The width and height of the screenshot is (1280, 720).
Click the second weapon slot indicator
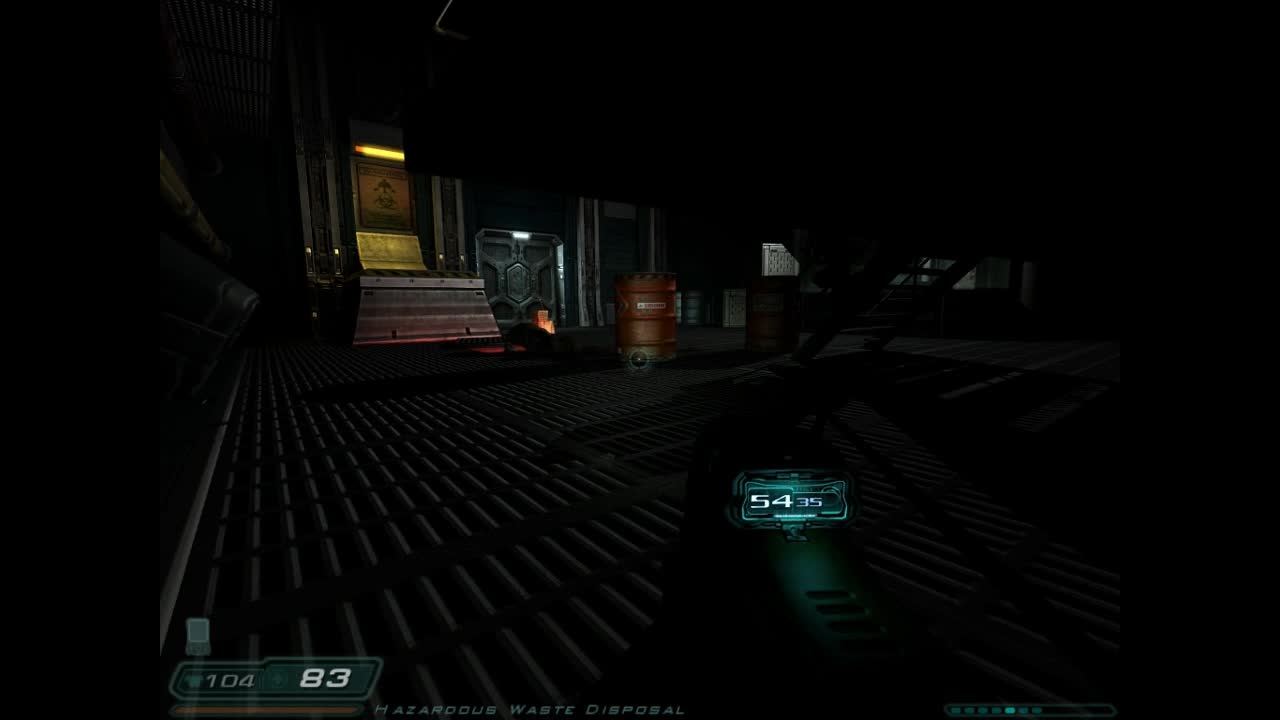point(970,710)
